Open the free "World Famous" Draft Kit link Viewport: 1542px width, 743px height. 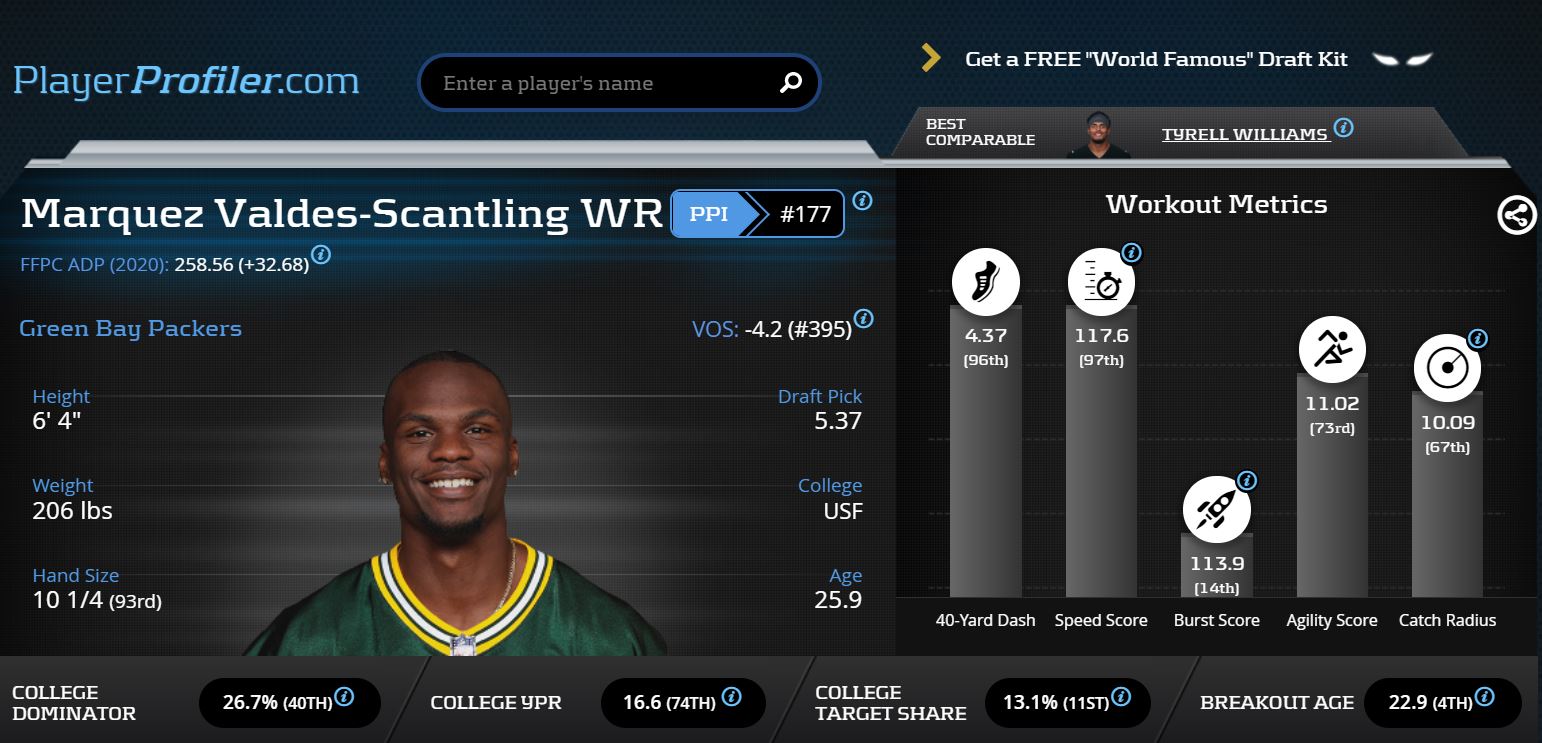point(1156,59)
